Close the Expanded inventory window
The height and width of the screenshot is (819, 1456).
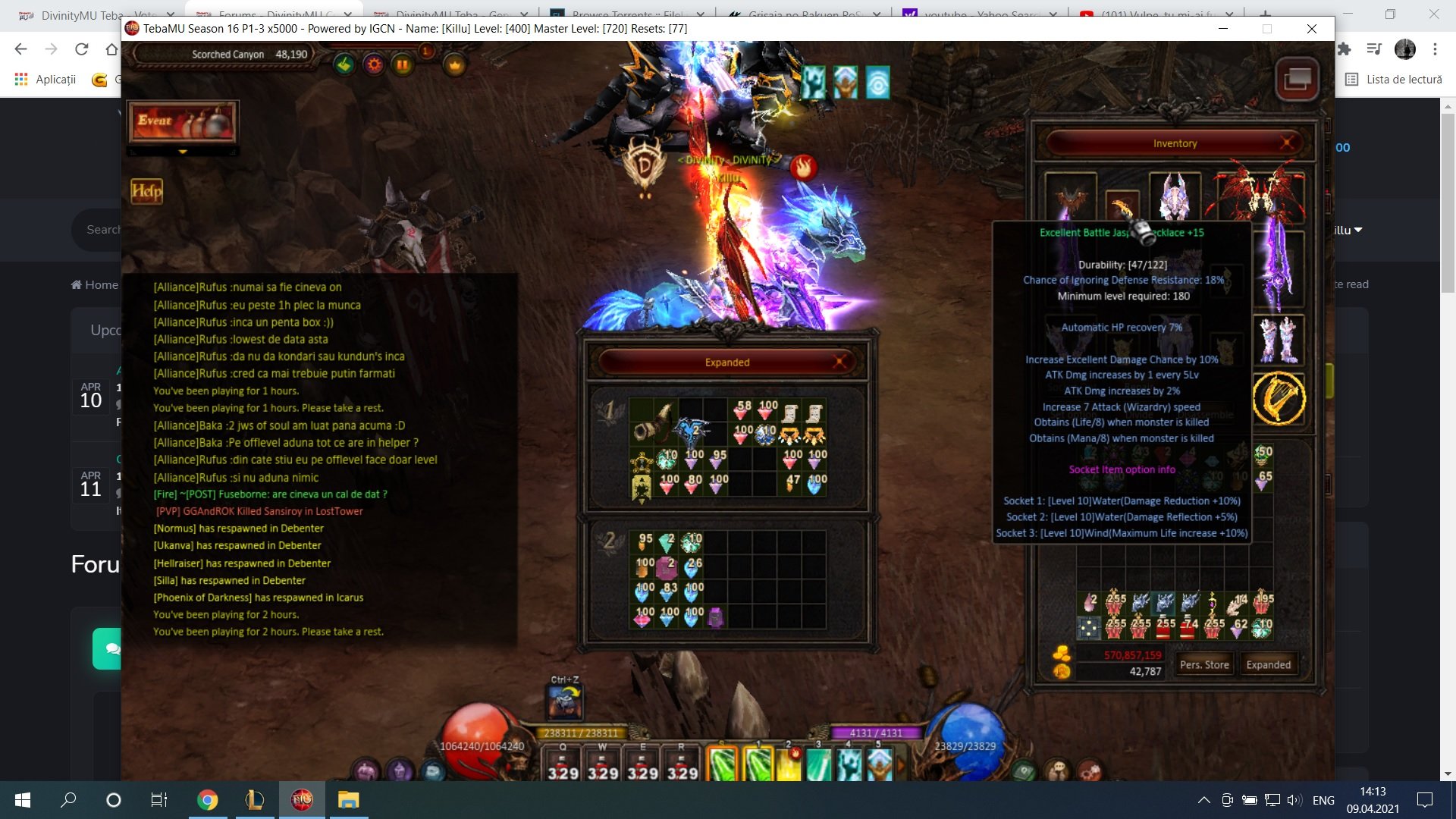839,362
